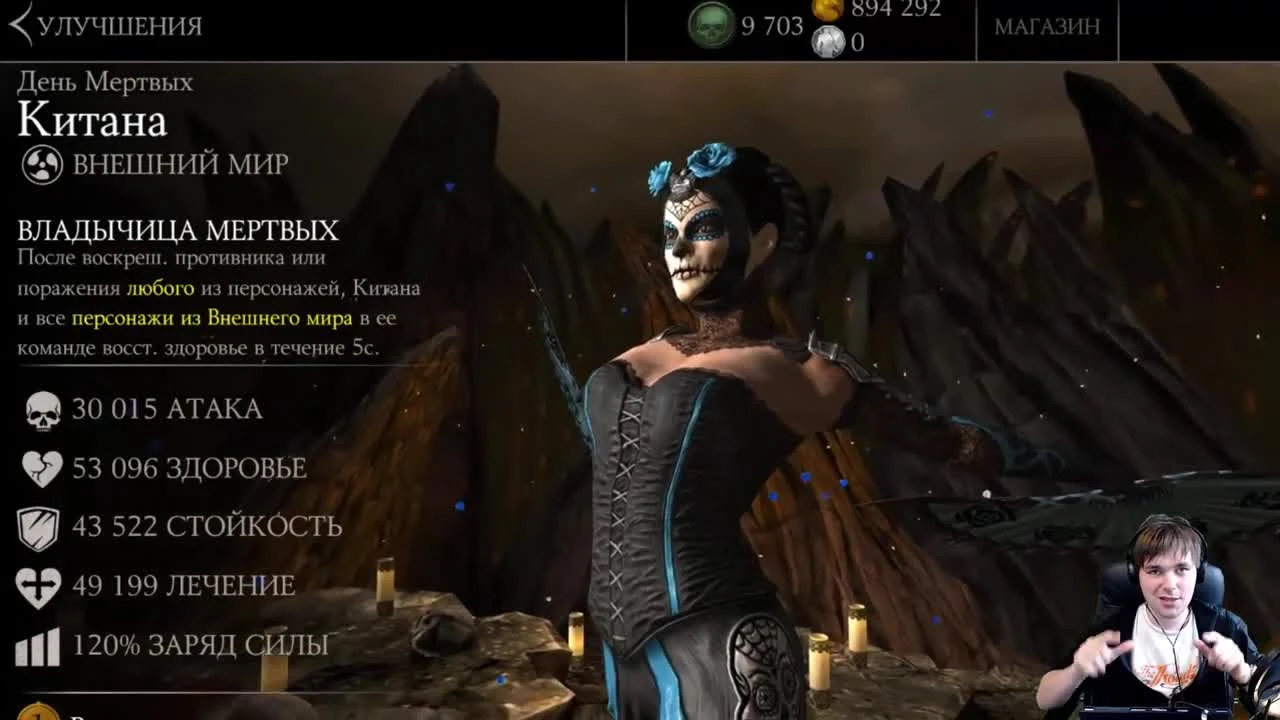Screen dimensions: 1280x720
Task: Click the gold counter showing 894 292
Action: (893, 11)
